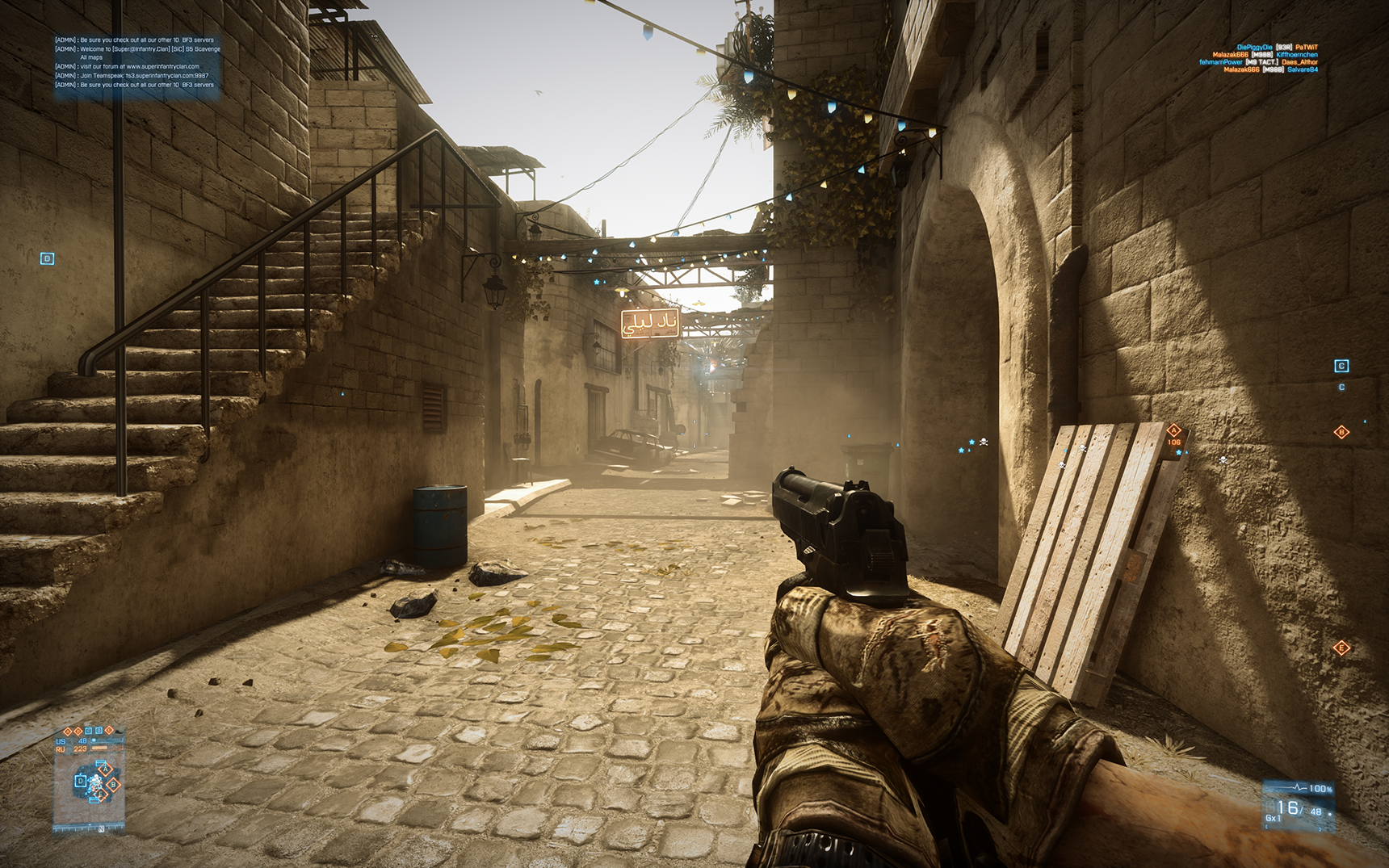Click the N compass marker under the minimap
Image resolution: width=1389 pixels, height=868 pixels.
coord(101,828)
